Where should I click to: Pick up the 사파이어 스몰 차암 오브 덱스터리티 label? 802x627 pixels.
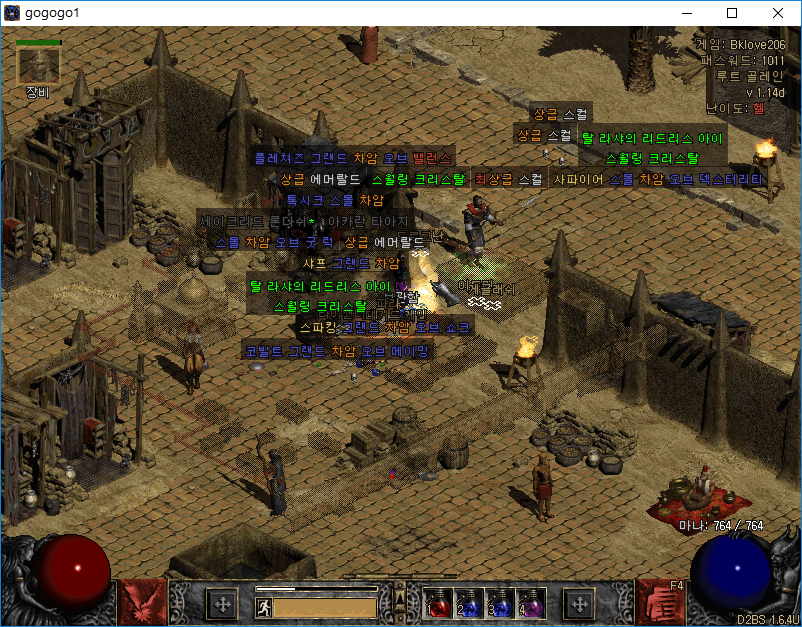click(x=658, y=180)
